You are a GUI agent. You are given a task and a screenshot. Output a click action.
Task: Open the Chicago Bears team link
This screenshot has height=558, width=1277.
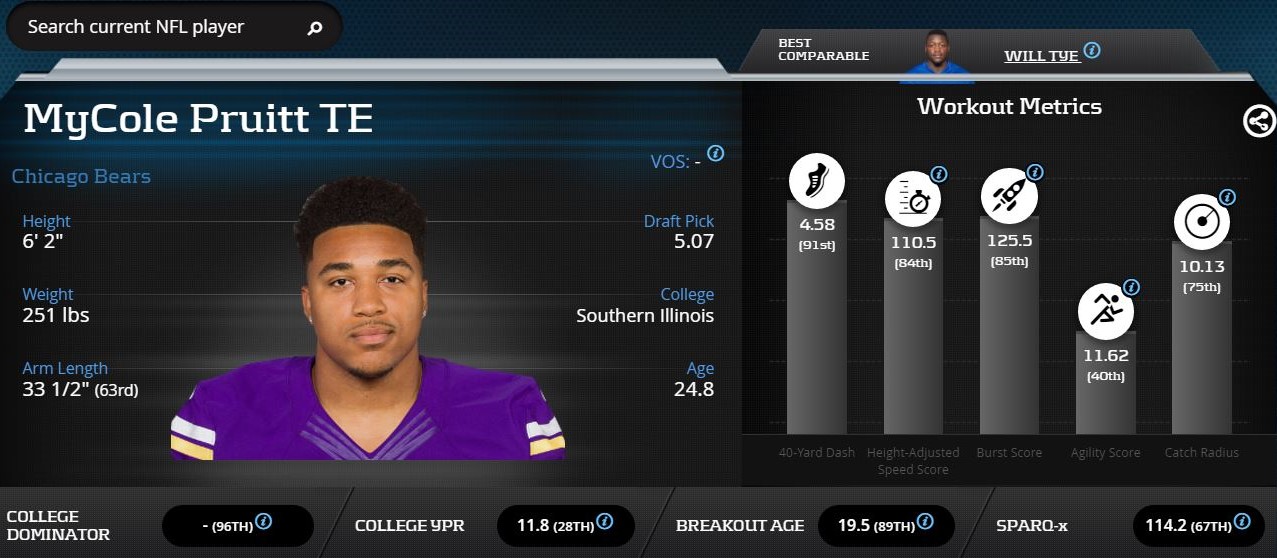pyautogui.click(x=81, y=177)
